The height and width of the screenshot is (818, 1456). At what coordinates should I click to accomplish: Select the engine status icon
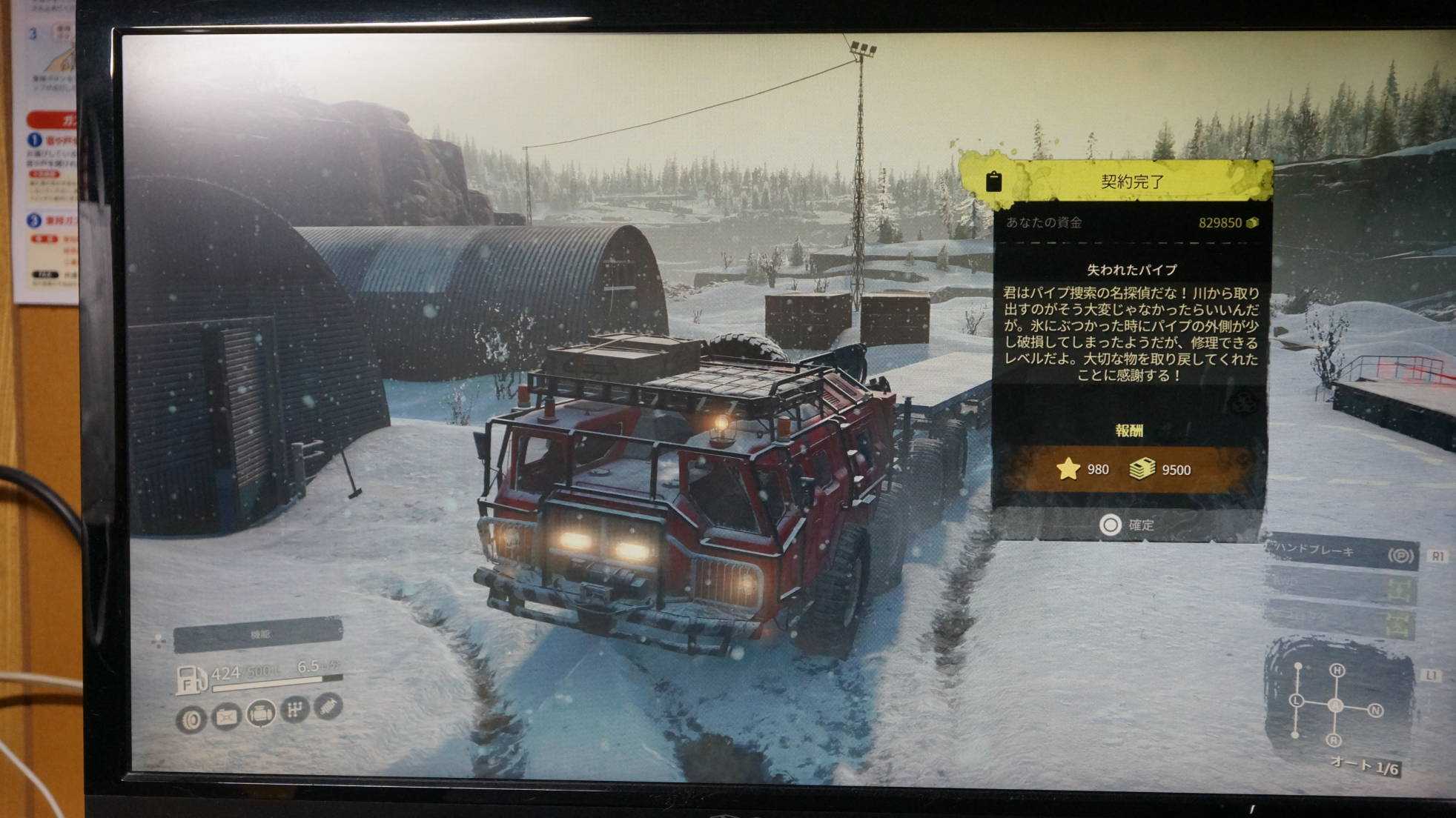pos(261,713)
